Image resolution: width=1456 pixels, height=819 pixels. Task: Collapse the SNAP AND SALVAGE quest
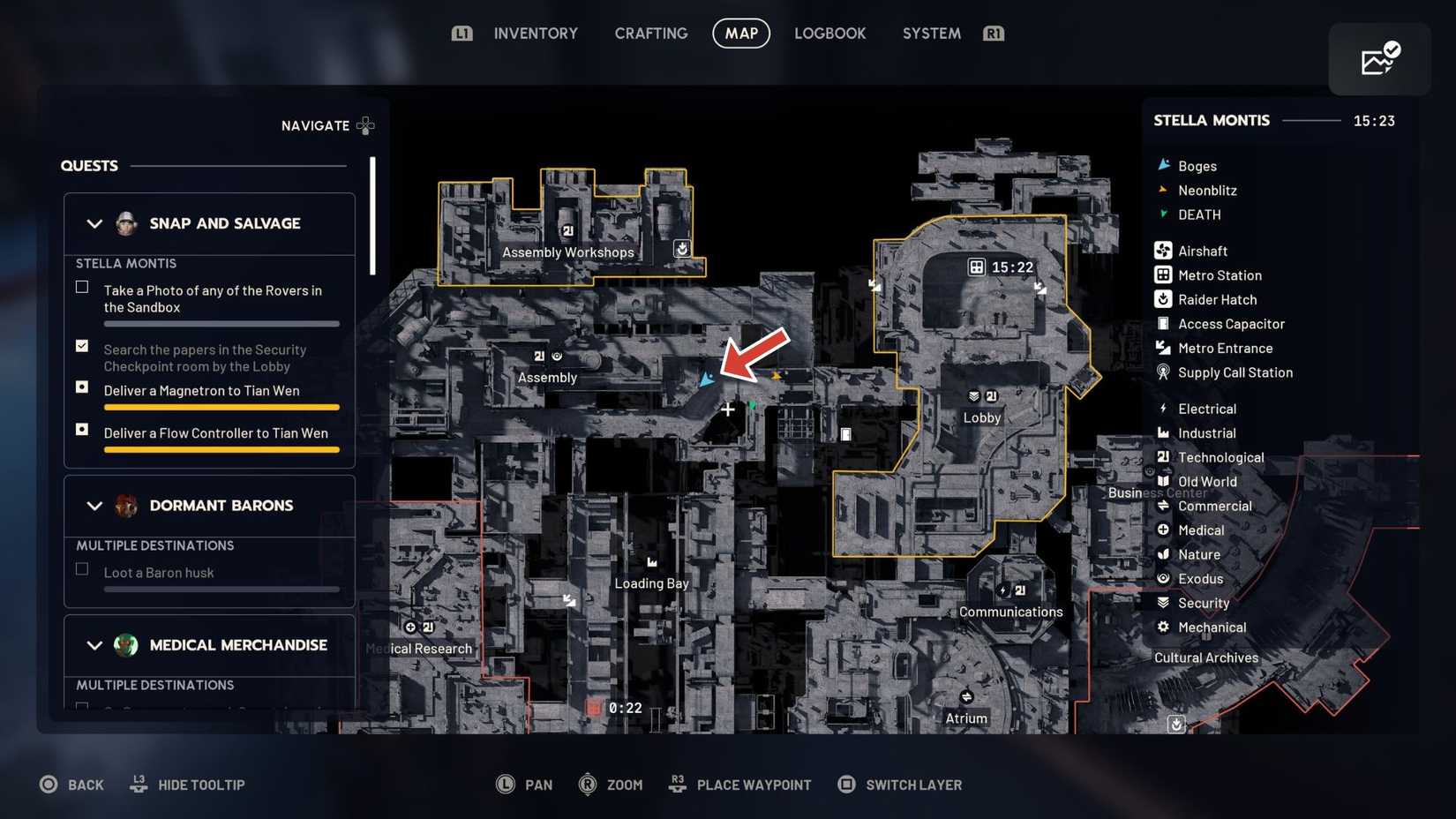[94, 223]
